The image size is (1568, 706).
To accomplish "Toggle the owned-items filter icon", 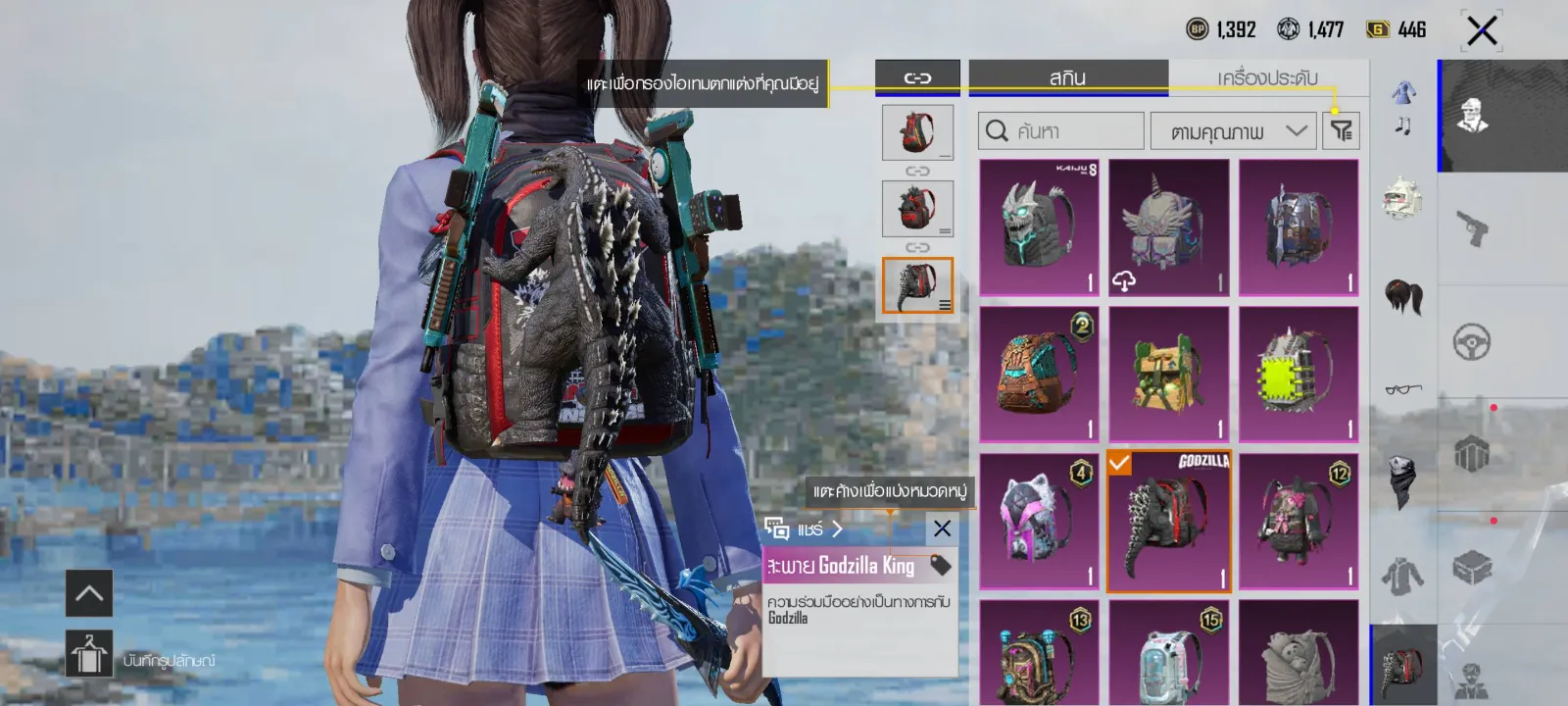I will [1341, 129].
